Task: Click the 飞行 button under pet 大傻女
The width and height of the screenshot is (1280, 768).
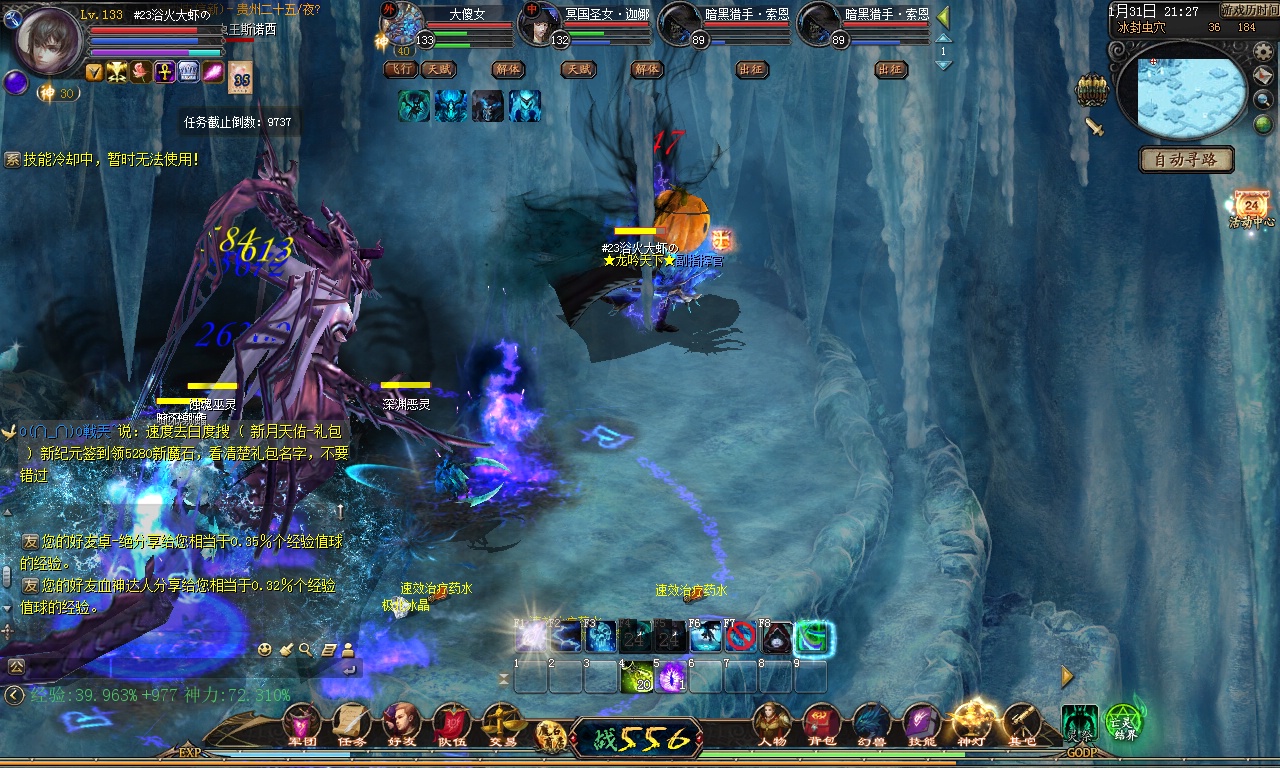Action: 400,69
